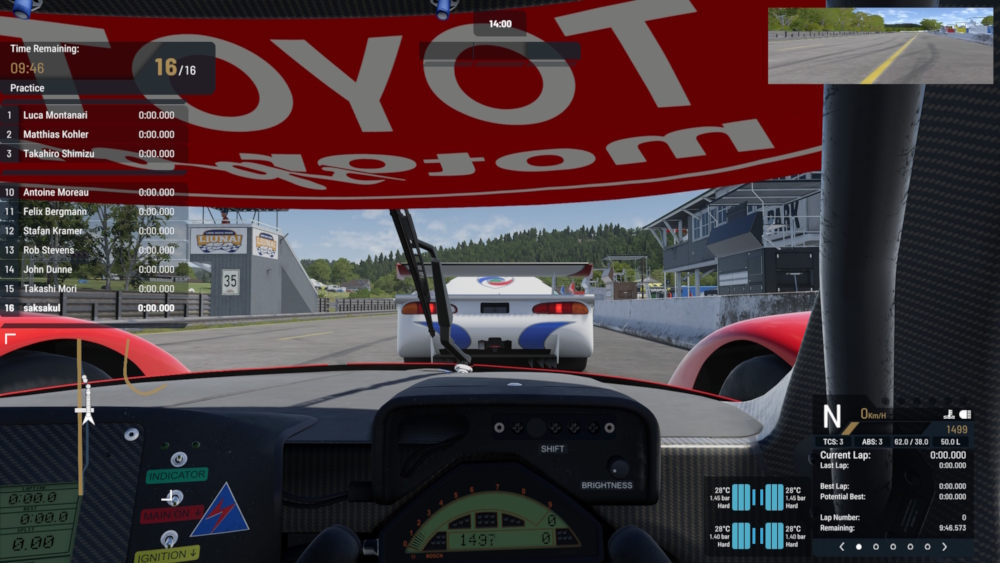1000x563 pixels.
Task: Go to the previous telemetry page arrow
Action: pos(841,547)
